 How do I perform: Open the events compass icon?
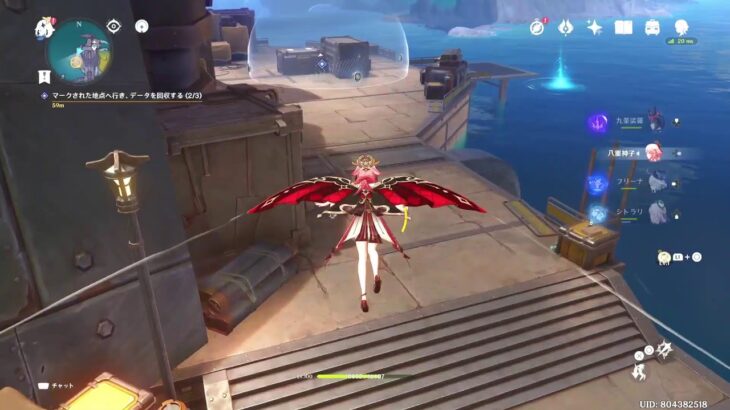click(x=538, y=27)
